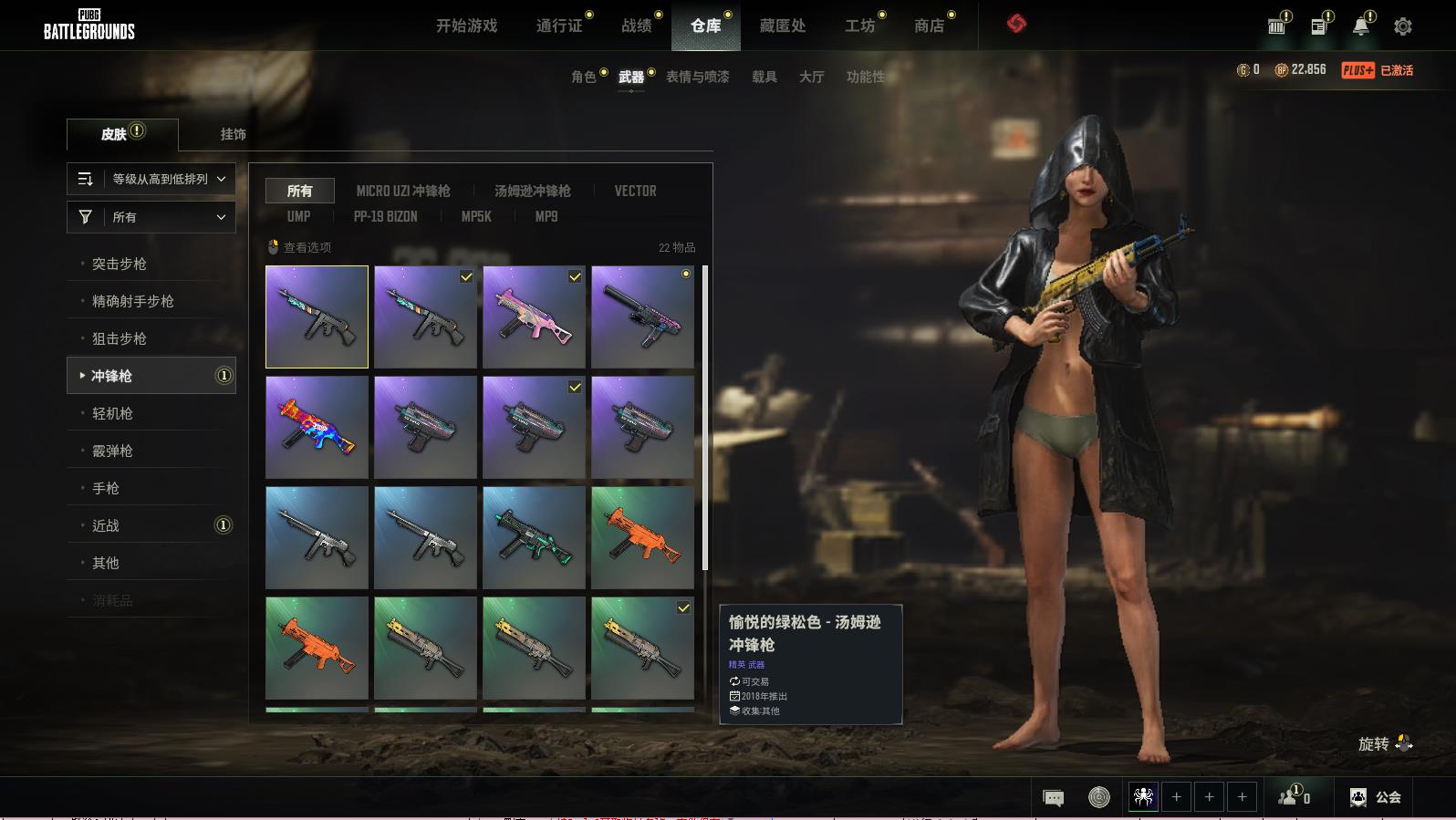Open the 所有 filter dropdown

click(x=151, y=217)
